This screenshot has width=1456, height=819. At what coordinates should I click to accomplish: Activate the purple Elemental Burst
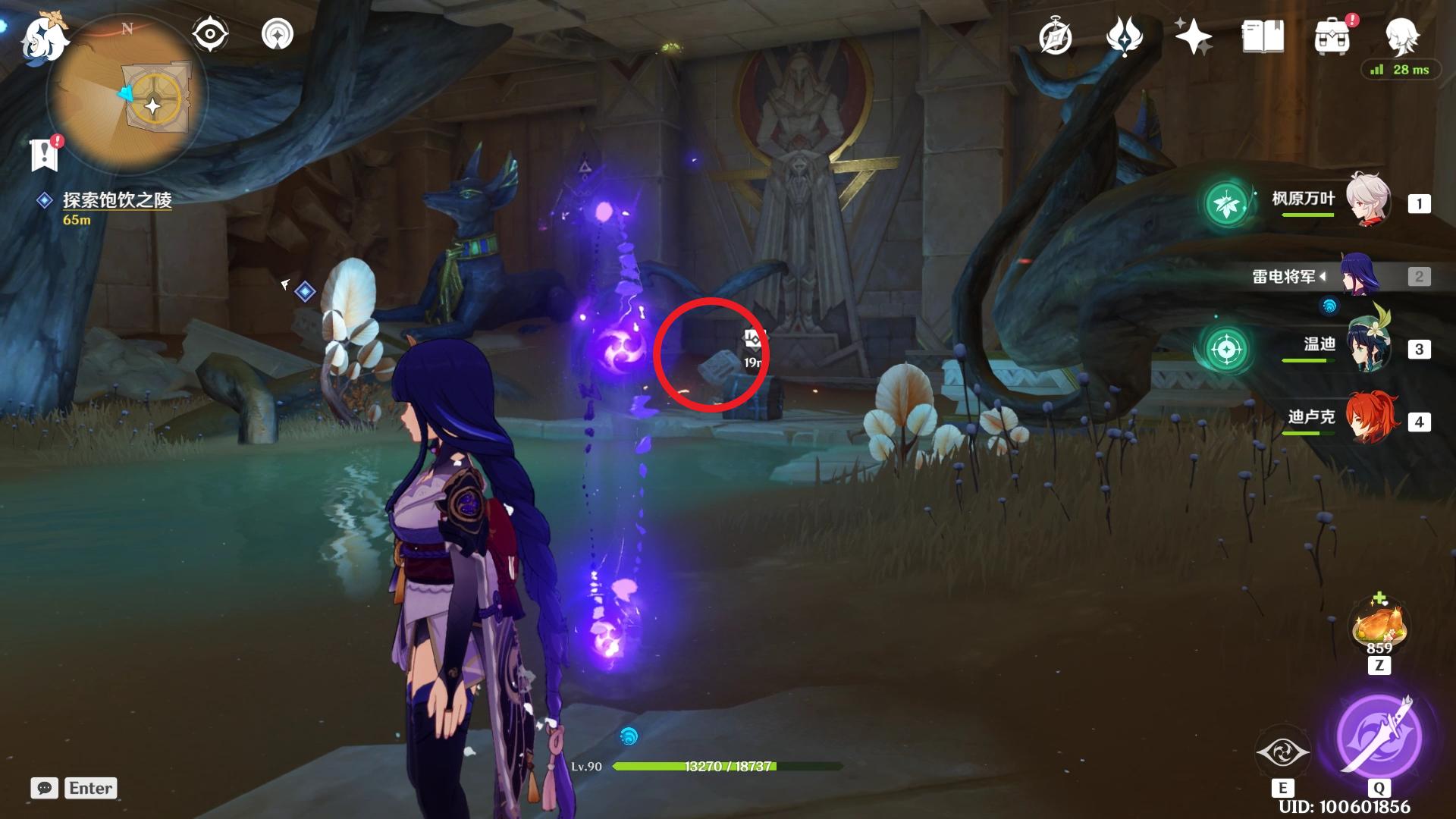coord(1378,735)
